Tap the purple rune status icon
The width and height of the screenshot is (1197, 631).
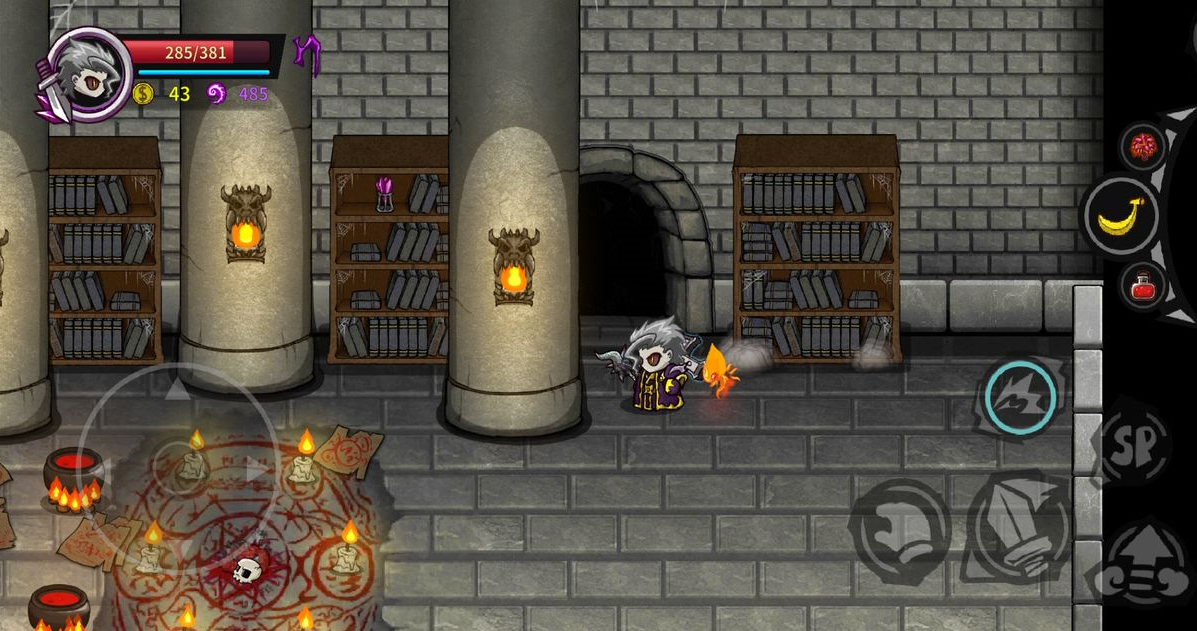coord(306,55)
